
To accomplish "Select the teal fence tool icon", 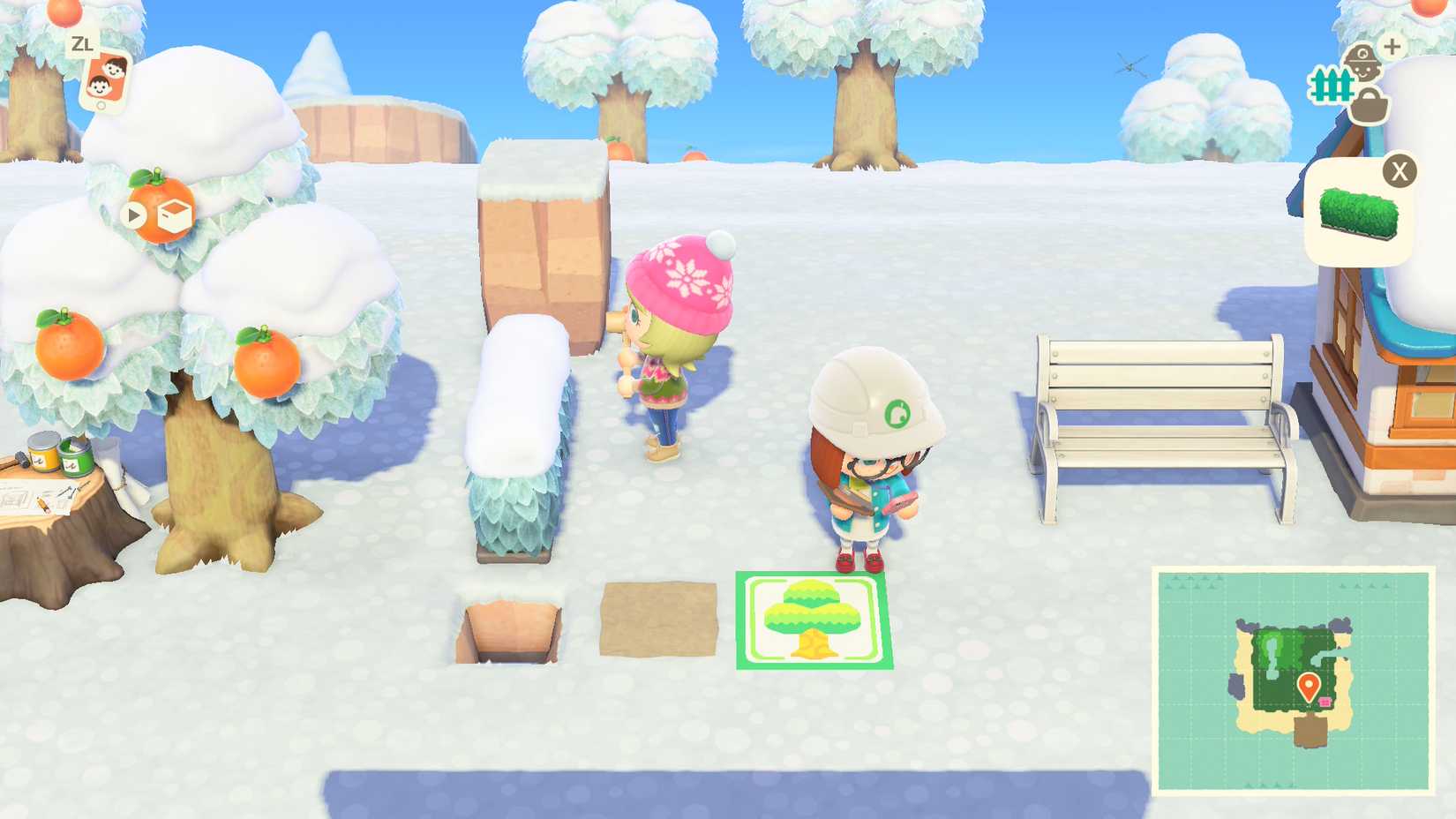I will 1331,86.
